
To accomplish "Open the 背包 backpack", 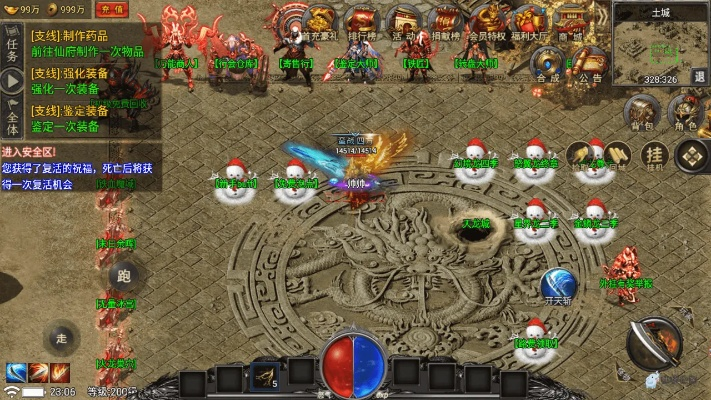I will point(641,113).
